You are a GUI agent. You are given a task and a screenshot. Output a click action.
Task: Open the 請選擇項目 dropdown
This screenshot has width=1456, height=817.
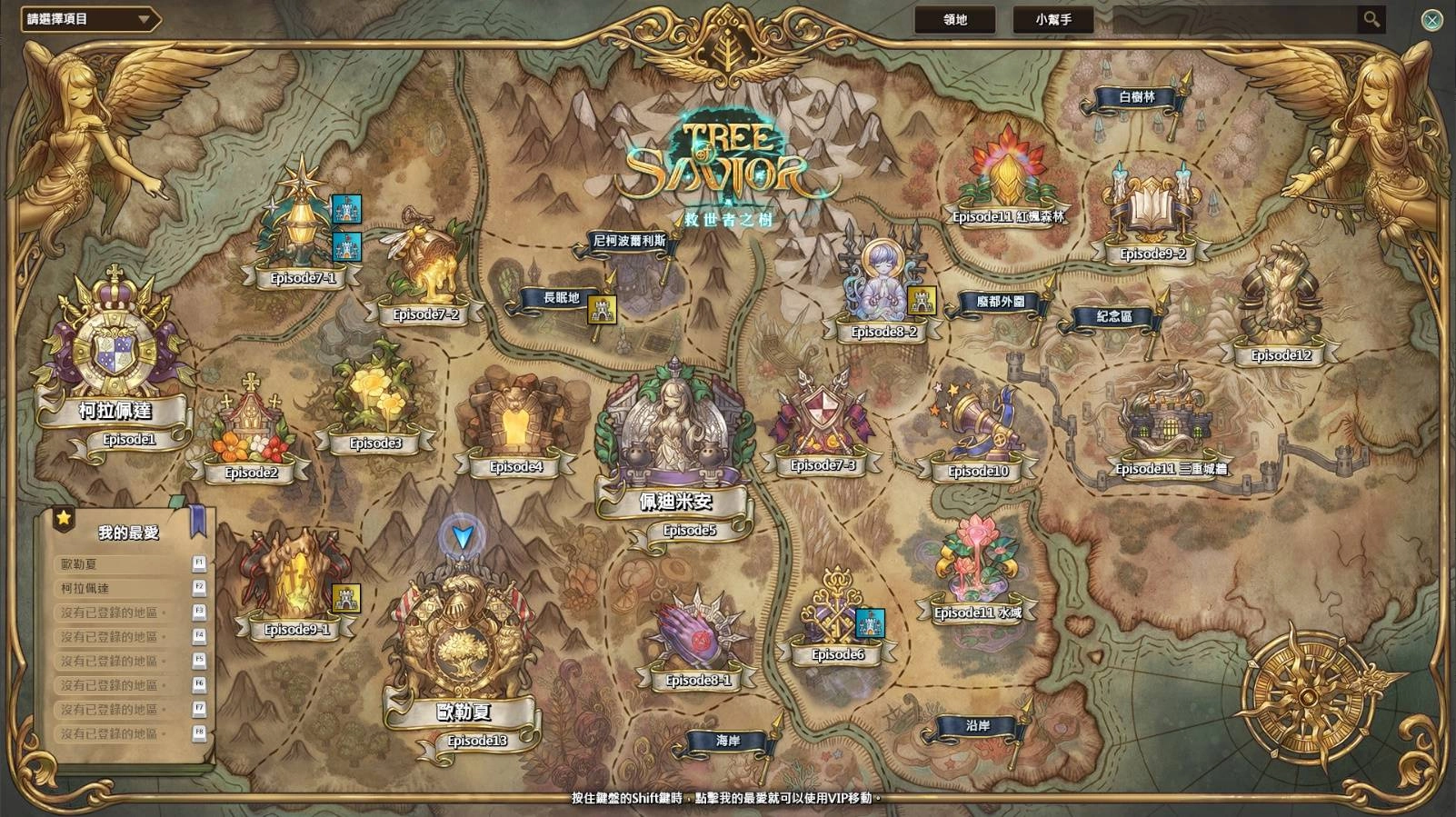pyautogui.click(x=89, y=19)
